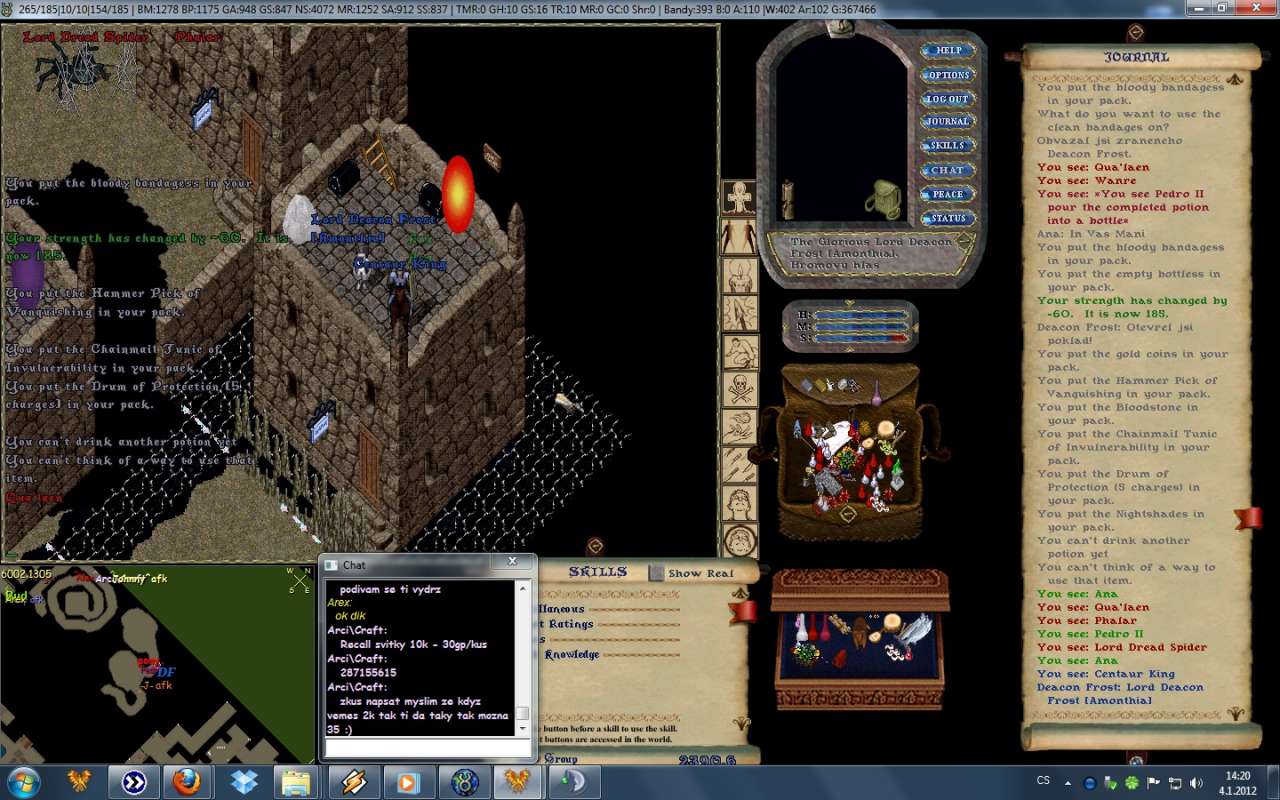The width and height of the screenshot is (1280, 800).
Task: Click the skull and crossbones icon
Action: (x=740, y=388)
